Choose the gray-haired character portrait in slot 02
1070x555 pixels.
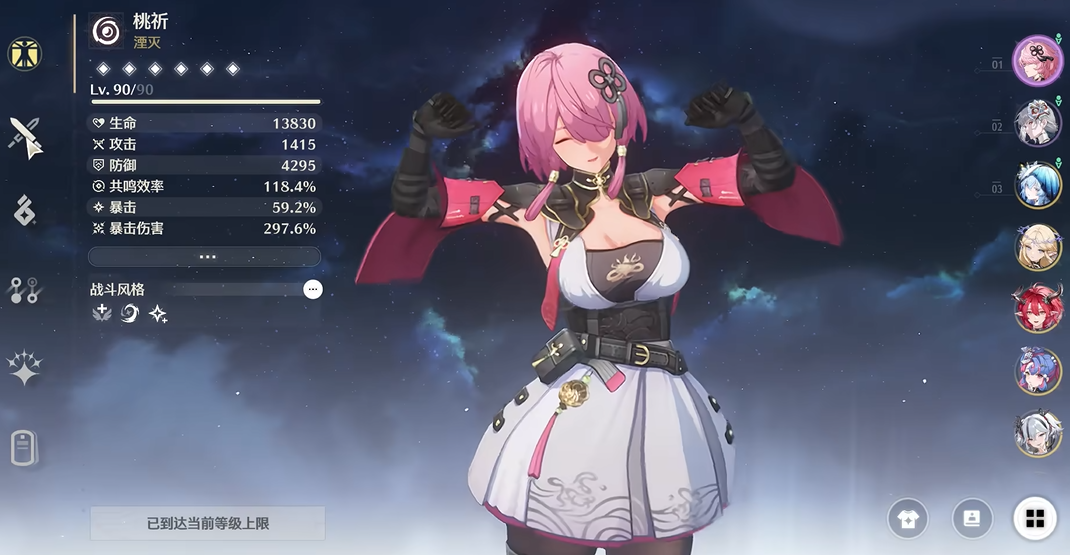pyautogui.click(x=1037, y=123)
